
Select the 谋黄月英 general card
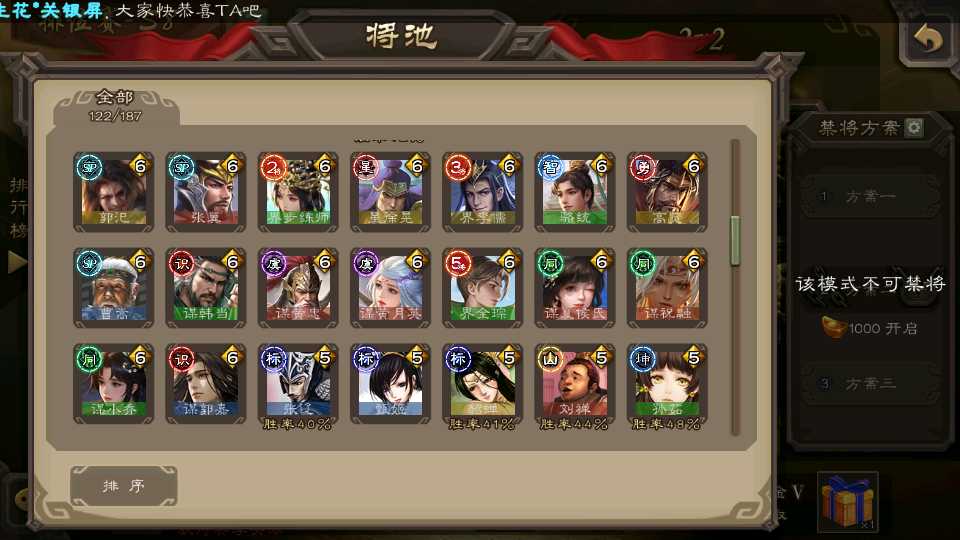(x=390, y=287)
